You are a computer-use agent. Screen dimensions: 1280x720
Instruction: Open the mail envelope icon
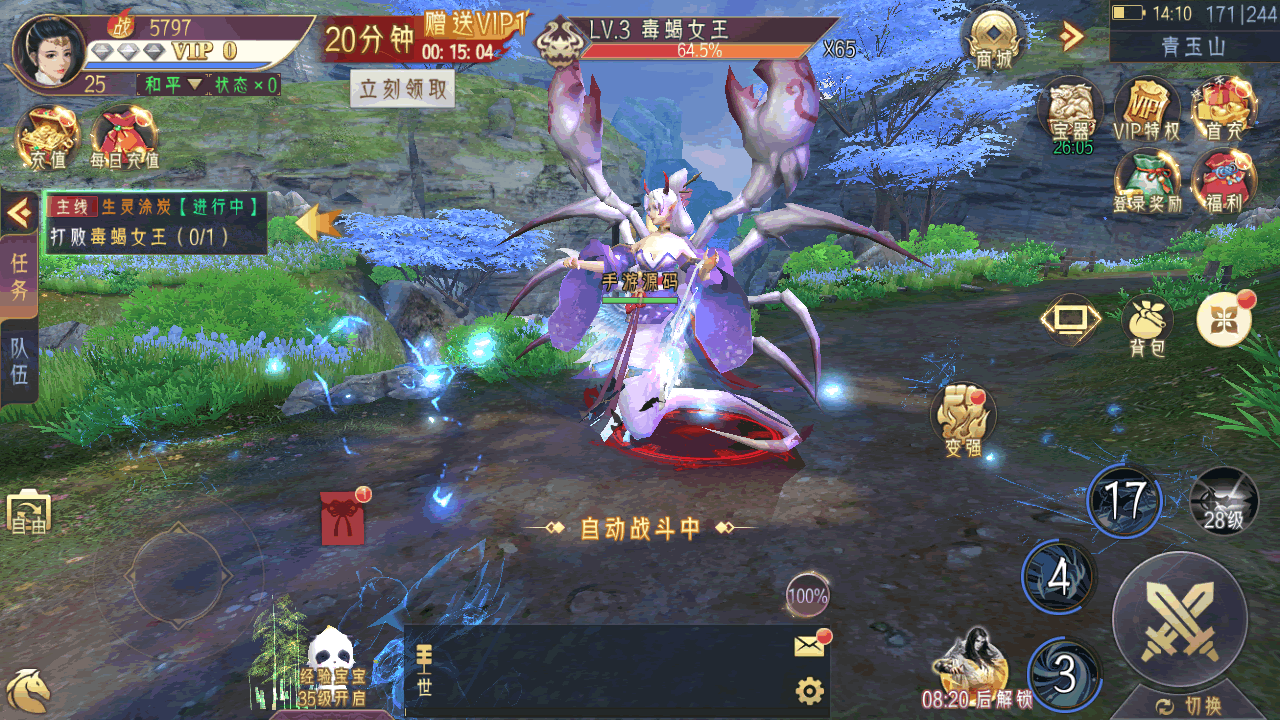(x=810, y=647)
